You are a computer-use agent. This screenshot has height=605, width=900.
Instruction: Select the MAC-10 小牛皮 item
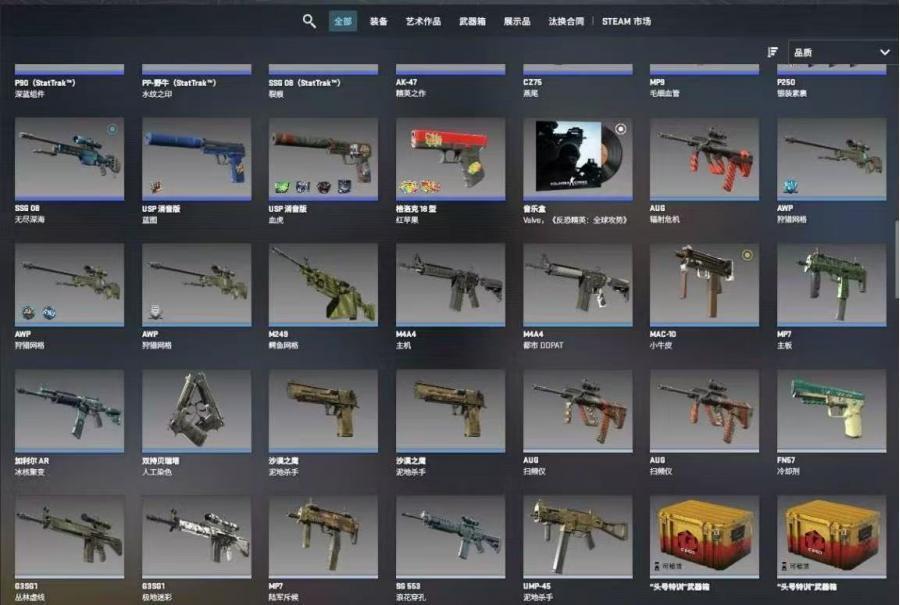coord(704,284)
